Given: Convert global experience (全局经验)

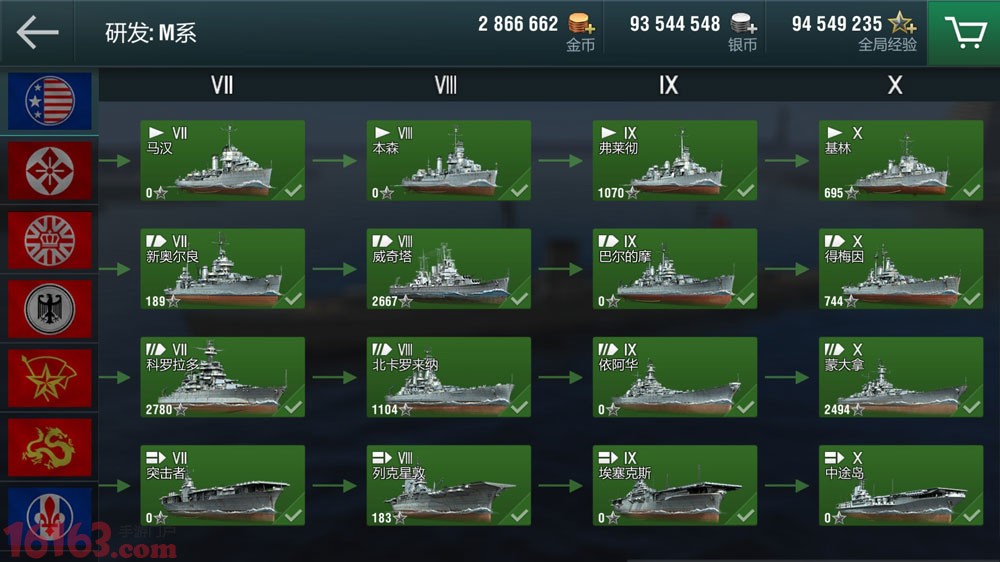Looking at the screenshot, I should [x=903, y=24].
